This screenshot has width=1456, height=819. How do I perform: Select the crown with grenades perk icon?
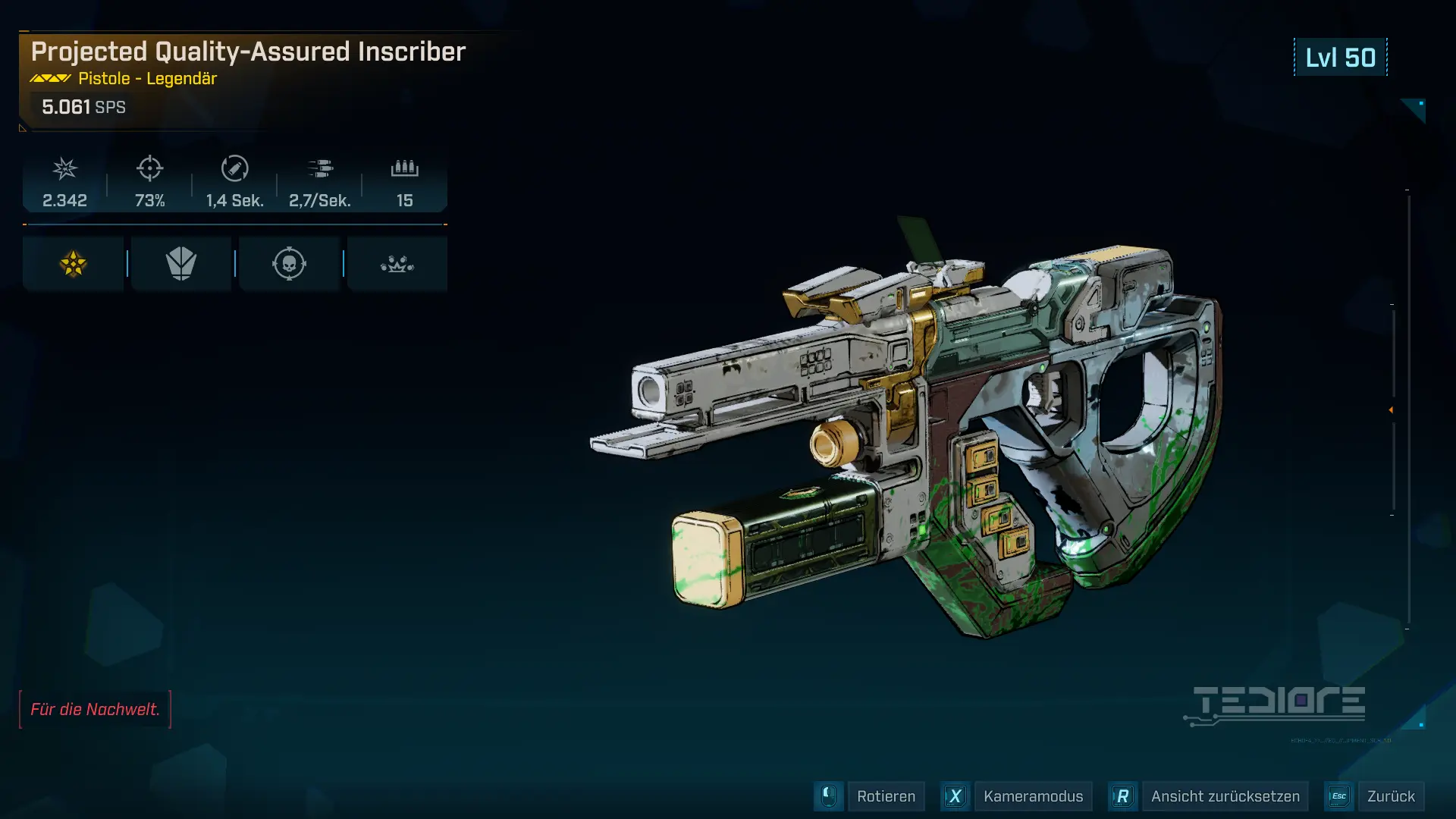click(x=397, y=264)
